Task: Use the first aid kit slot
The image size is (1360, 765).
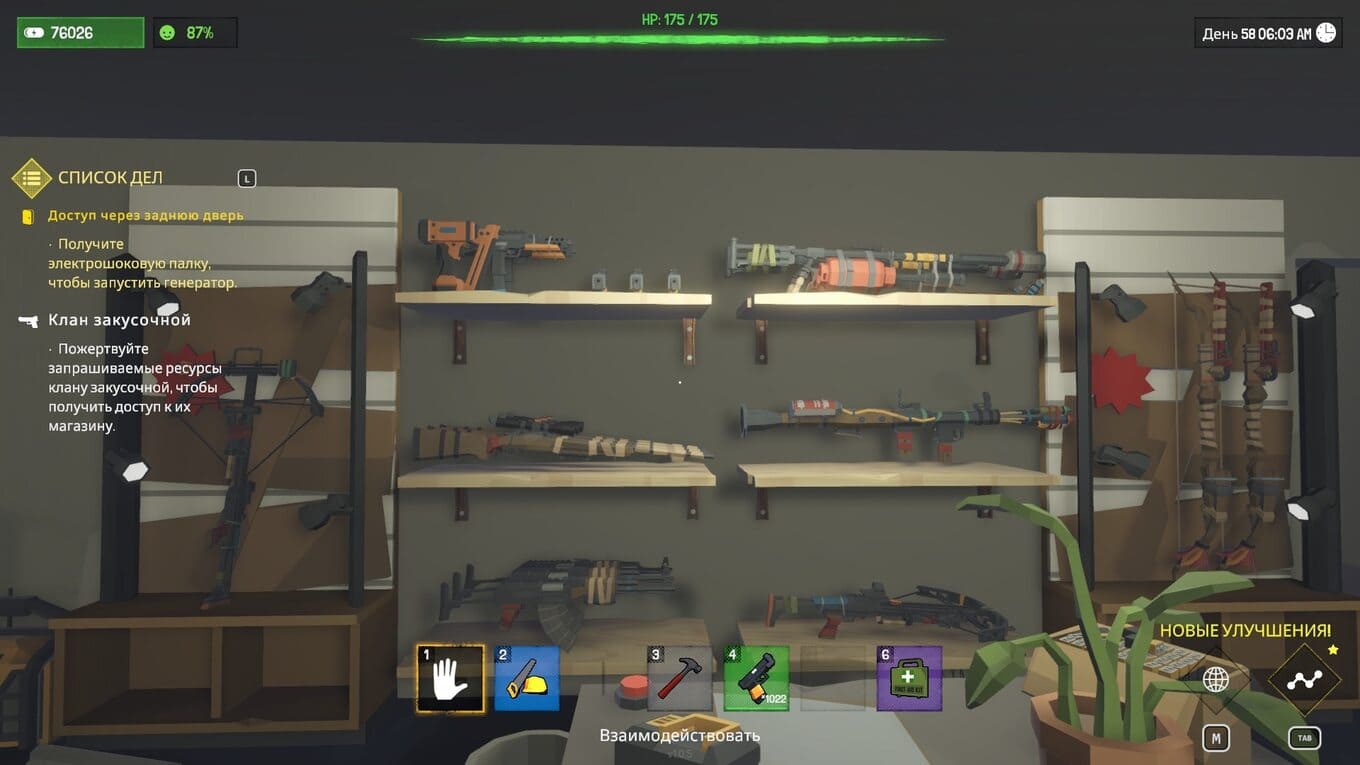Action: coord(909,678)
